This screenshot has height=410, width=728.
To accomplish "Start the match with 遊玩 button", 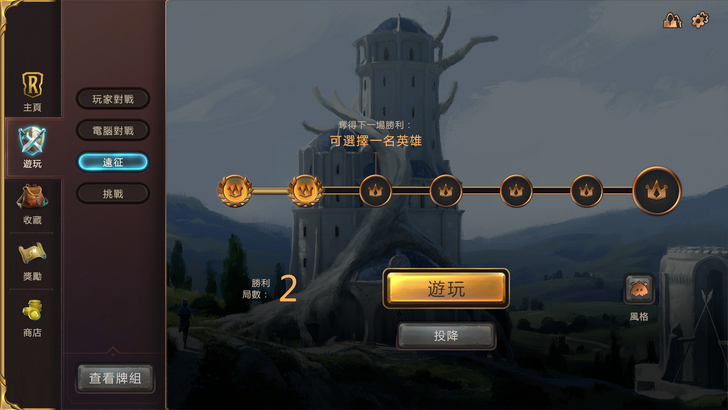I will 447,289.
